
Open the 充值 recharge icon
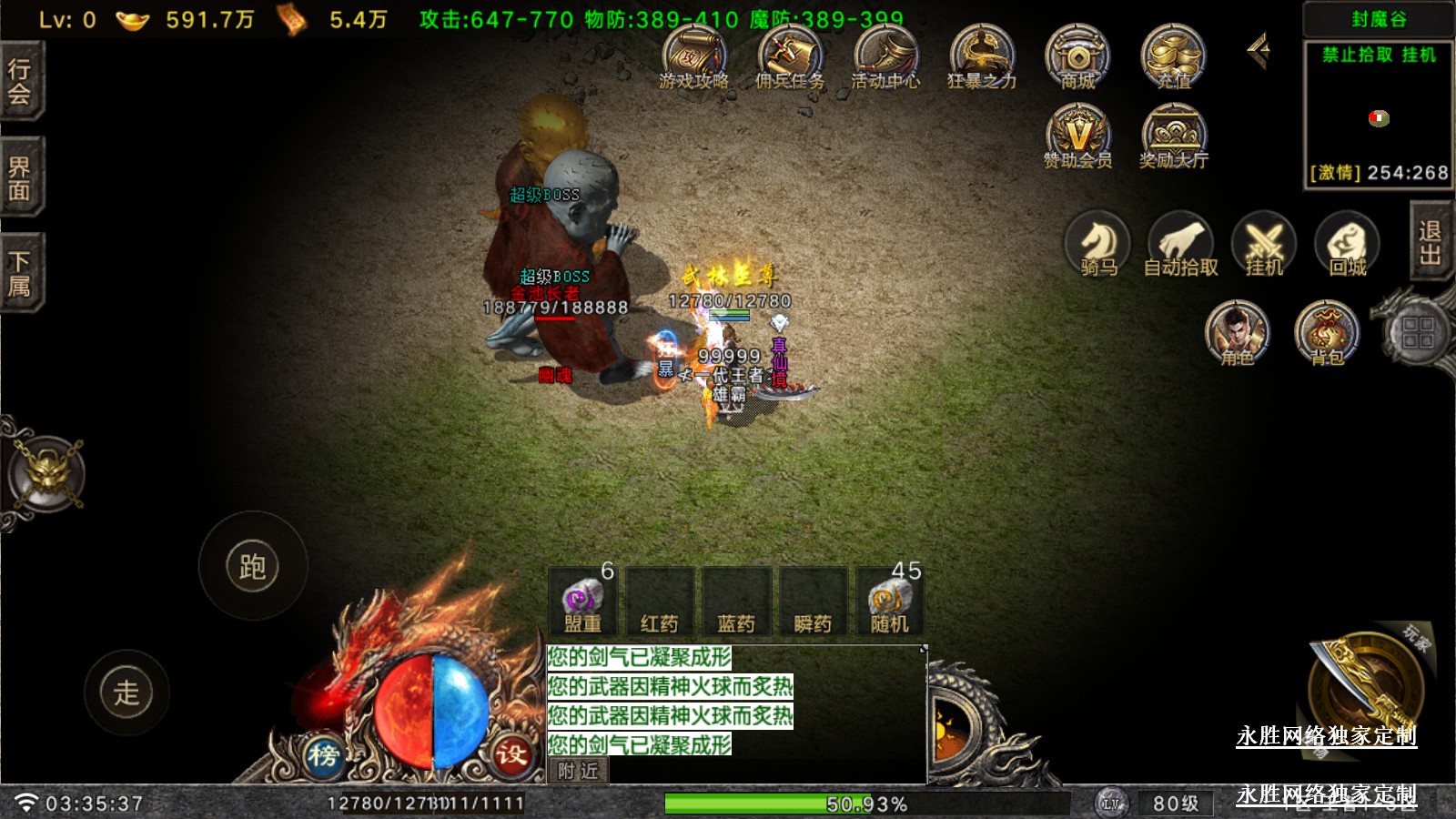[x=1173, y=56]
